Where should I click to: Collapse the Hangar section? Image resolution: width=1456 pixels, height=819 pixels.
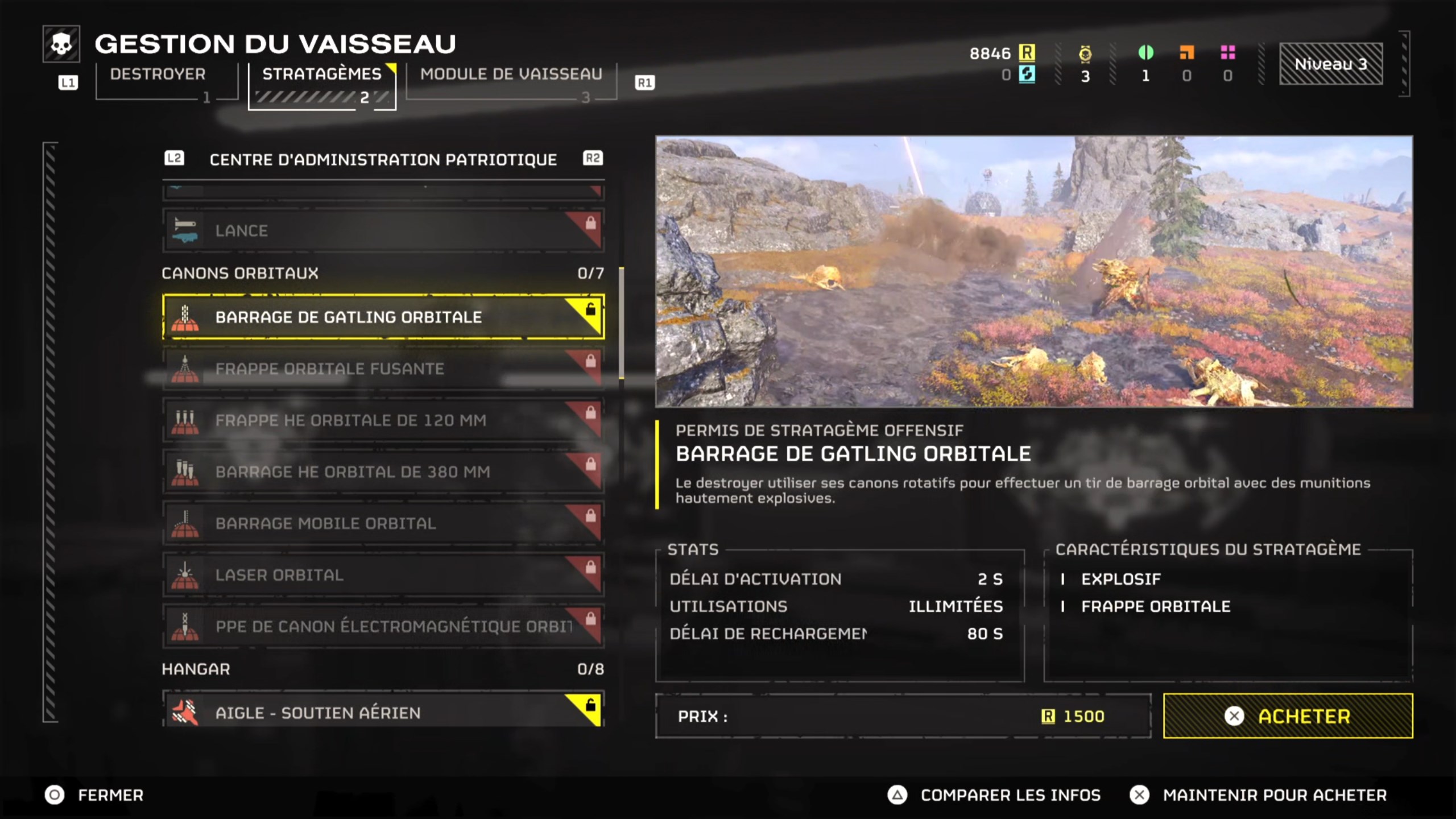pos(196,669)
